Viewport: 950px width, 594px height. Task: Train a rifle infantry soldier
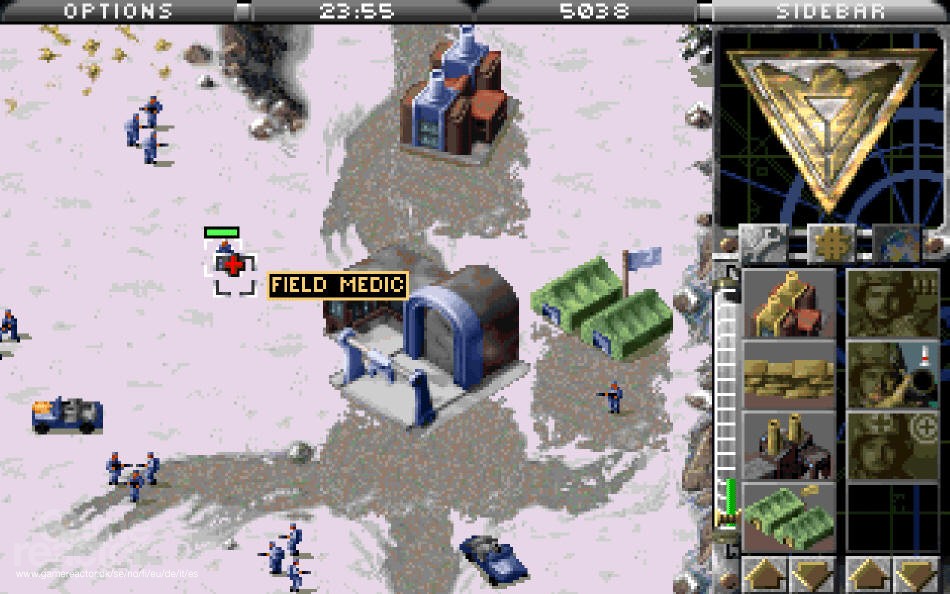[893, 303]
